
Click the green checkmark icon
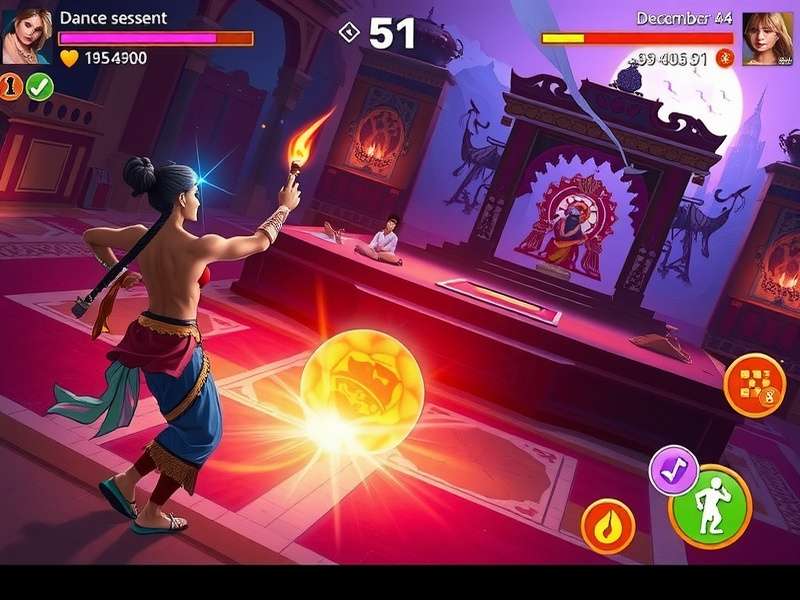(39, 87)
